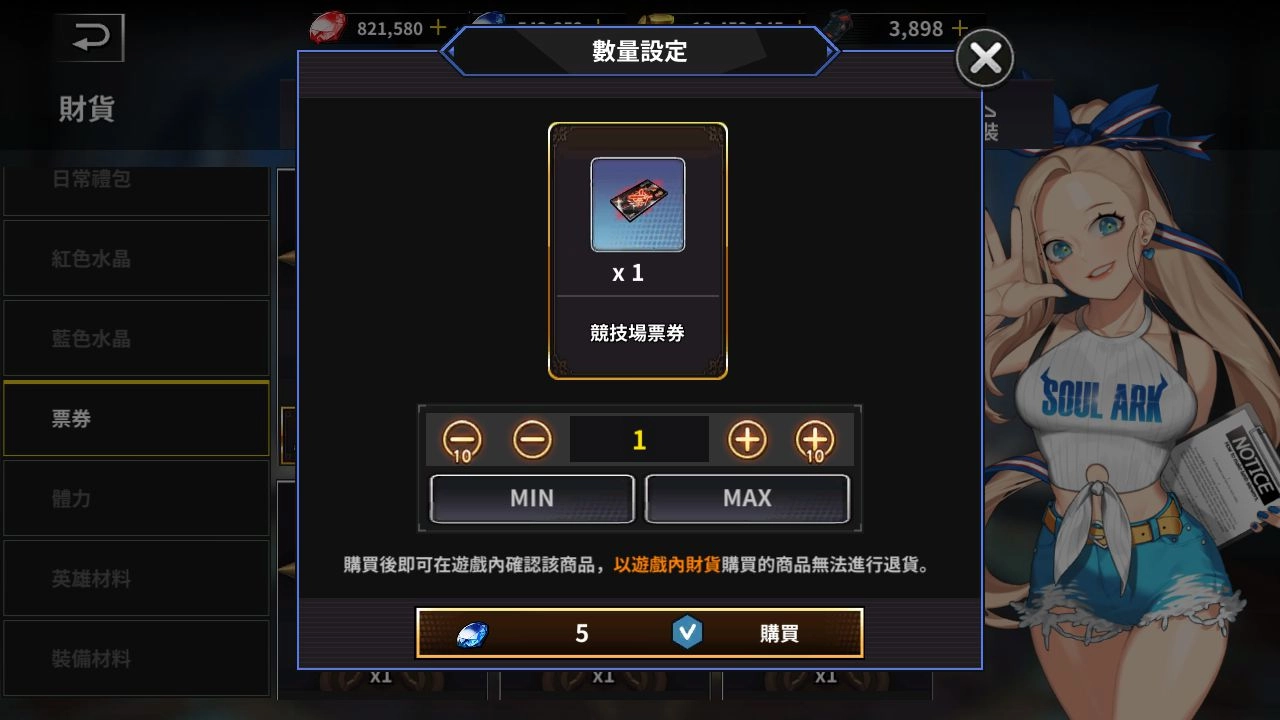Increase quantity by ten using +10 button
The height and width of the screenshot is (720, 1280).
click(814, 438)
